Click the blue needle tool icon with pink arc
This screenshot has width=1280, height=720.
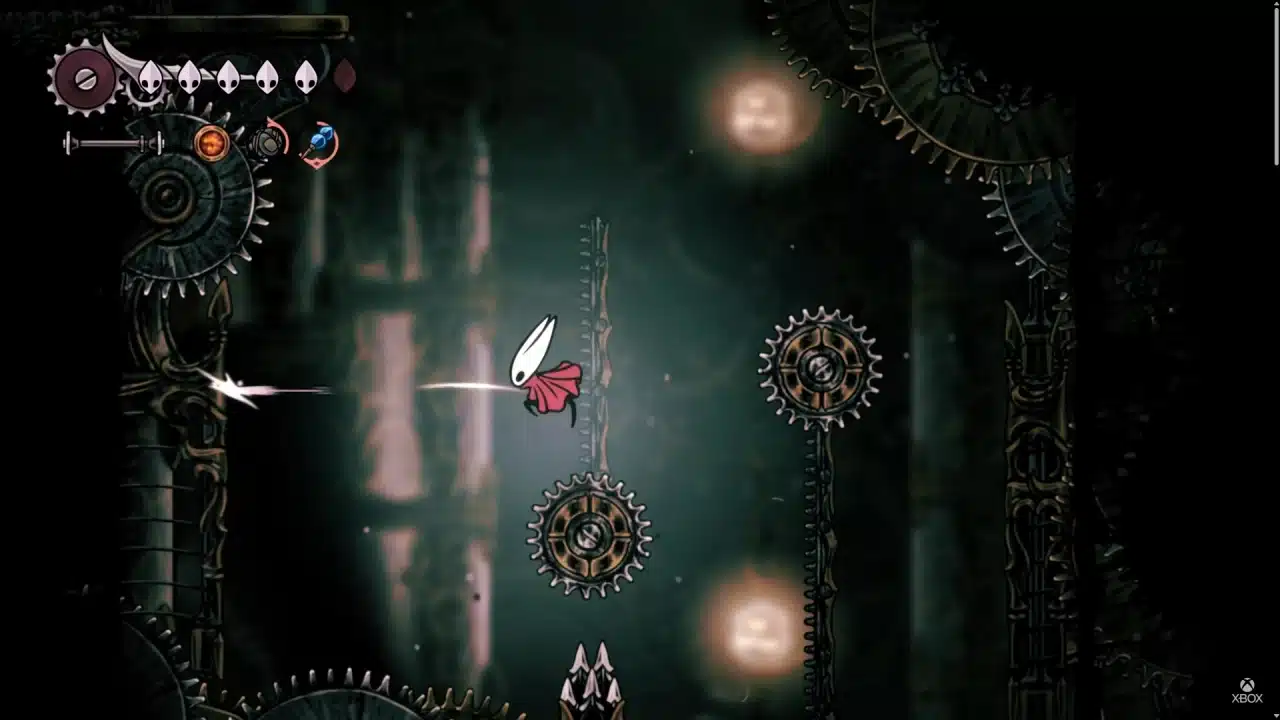pos(318,142)
